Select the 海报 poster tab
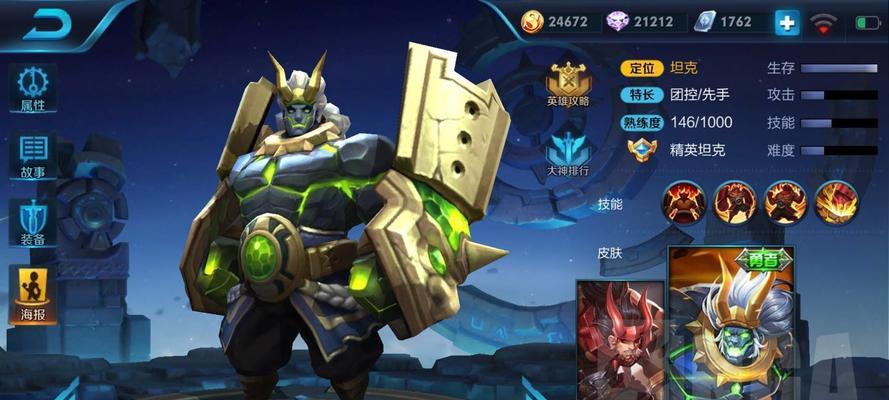Viewport: 889px width, 400px height. [x=33, y=294]
